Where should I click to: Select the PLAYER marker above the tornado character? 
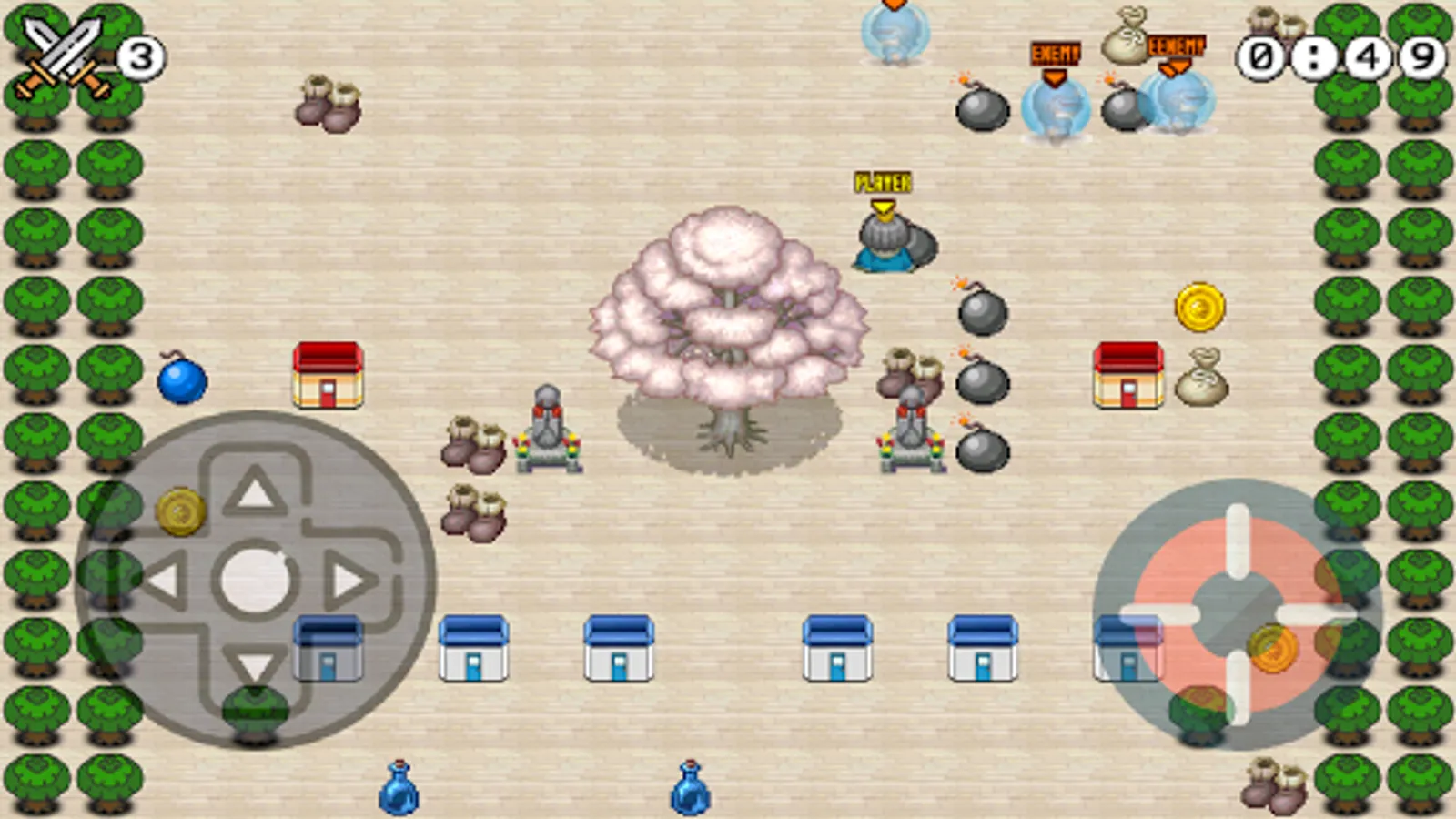click(883, 183)
